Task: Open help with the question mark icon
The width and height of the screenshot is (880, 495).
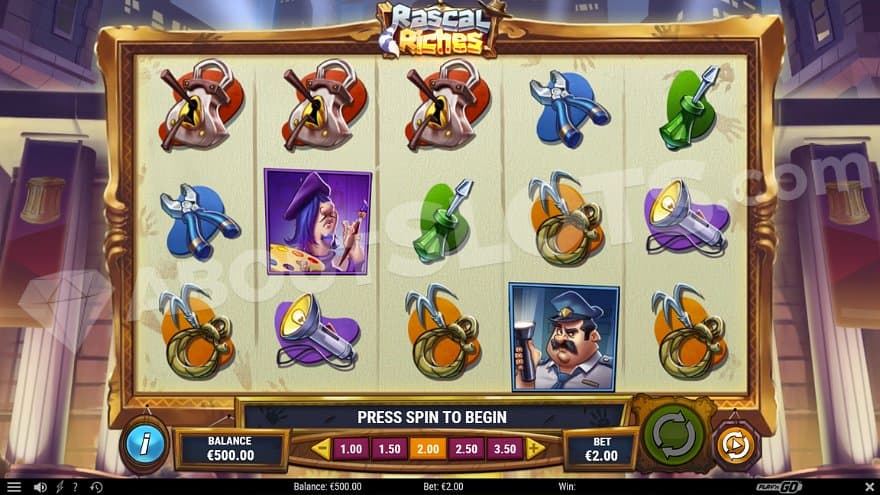Action: tap(74, 487)
